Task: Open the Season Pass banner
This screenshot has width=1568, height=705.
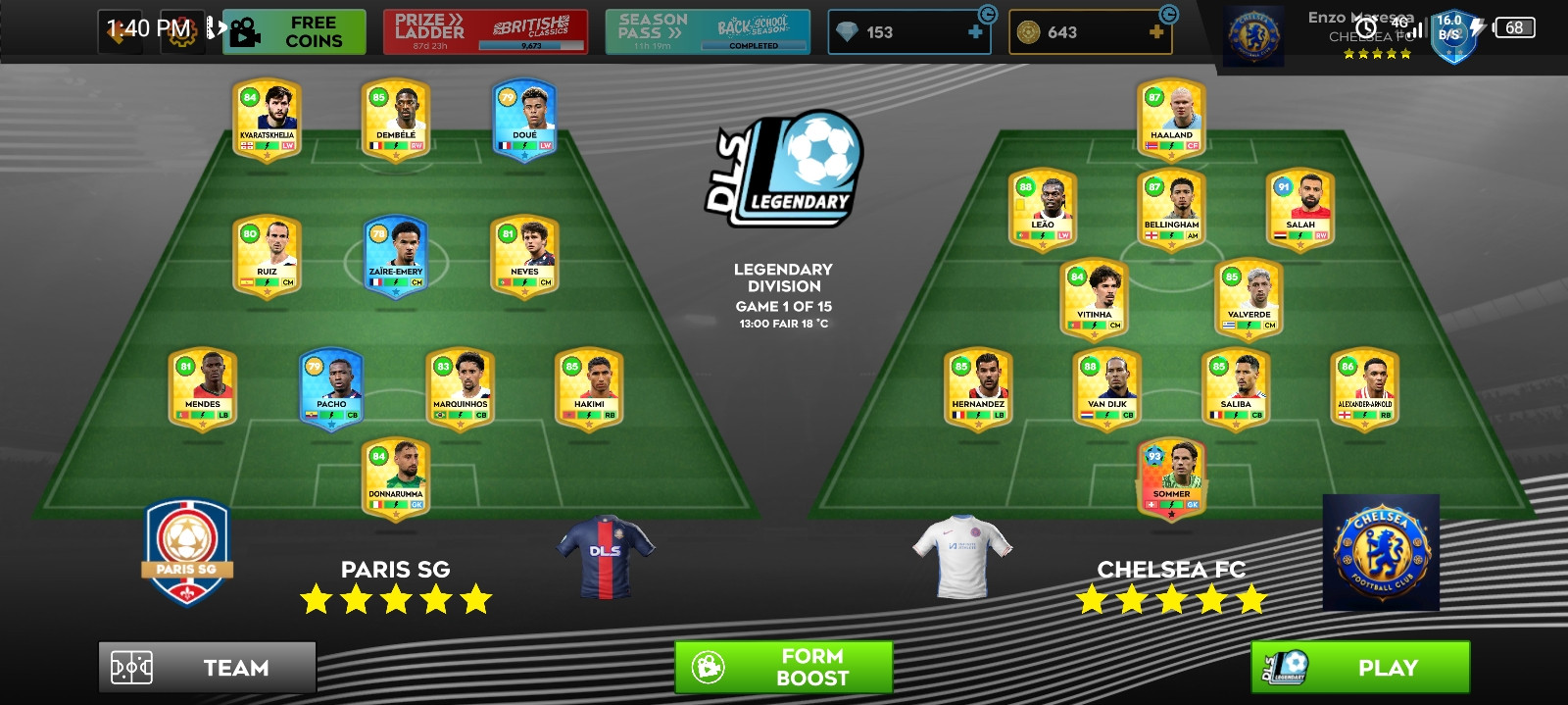Action: 708,32
